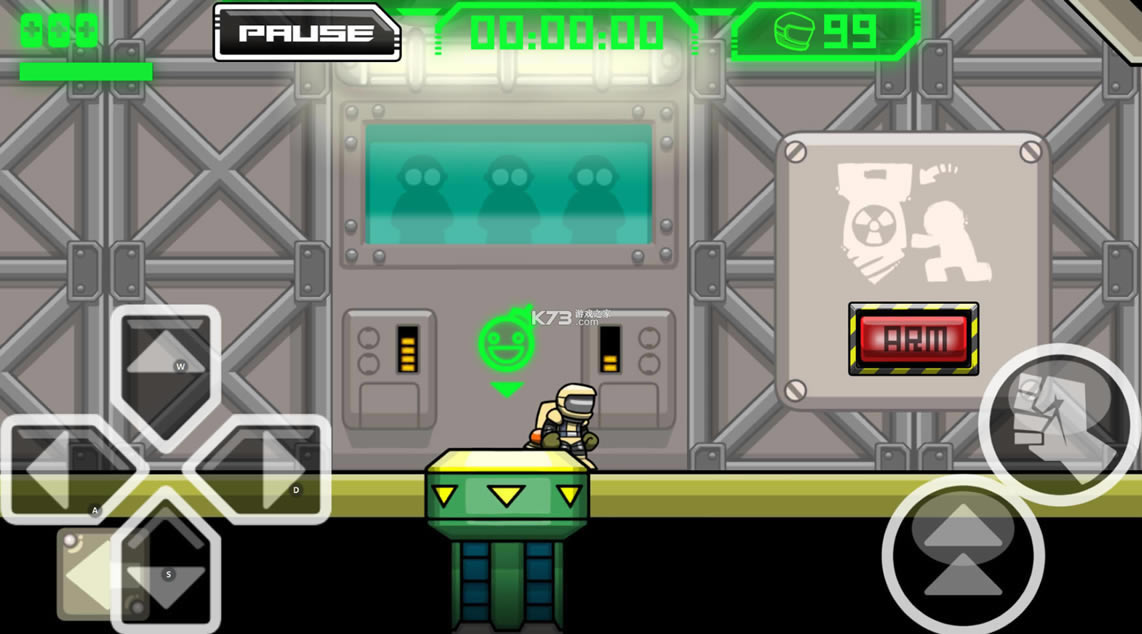
Task: Hit the fist punch action button
Action: point(1058,422)
